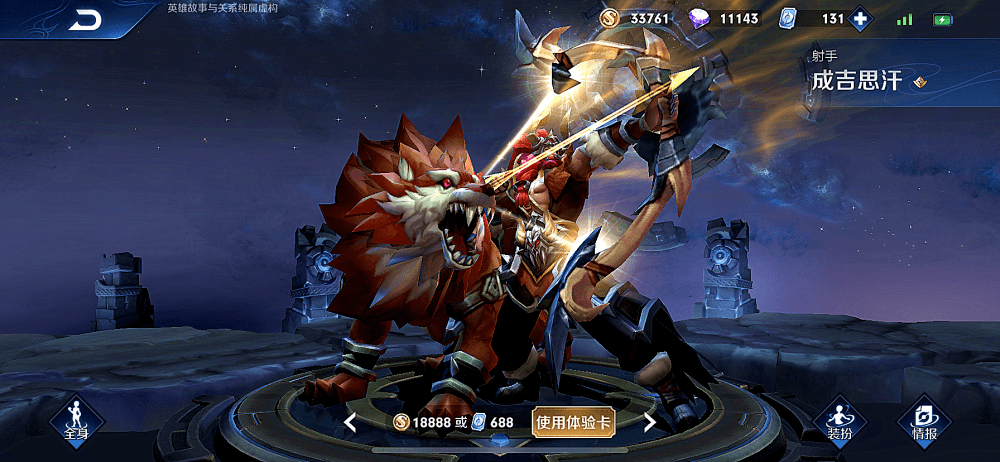This screenshot has height=462, width=1000.
Task: Open full-body view (全身)
Action: 76,421
